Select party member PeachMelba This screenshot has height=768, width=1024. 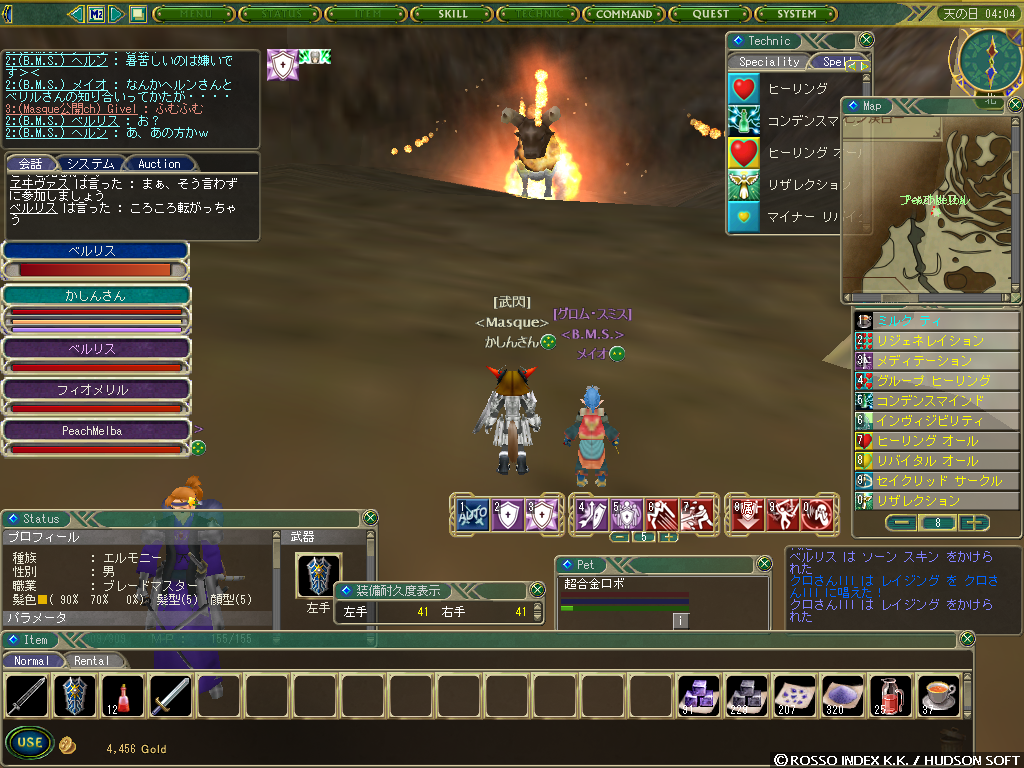coord(95,431)
